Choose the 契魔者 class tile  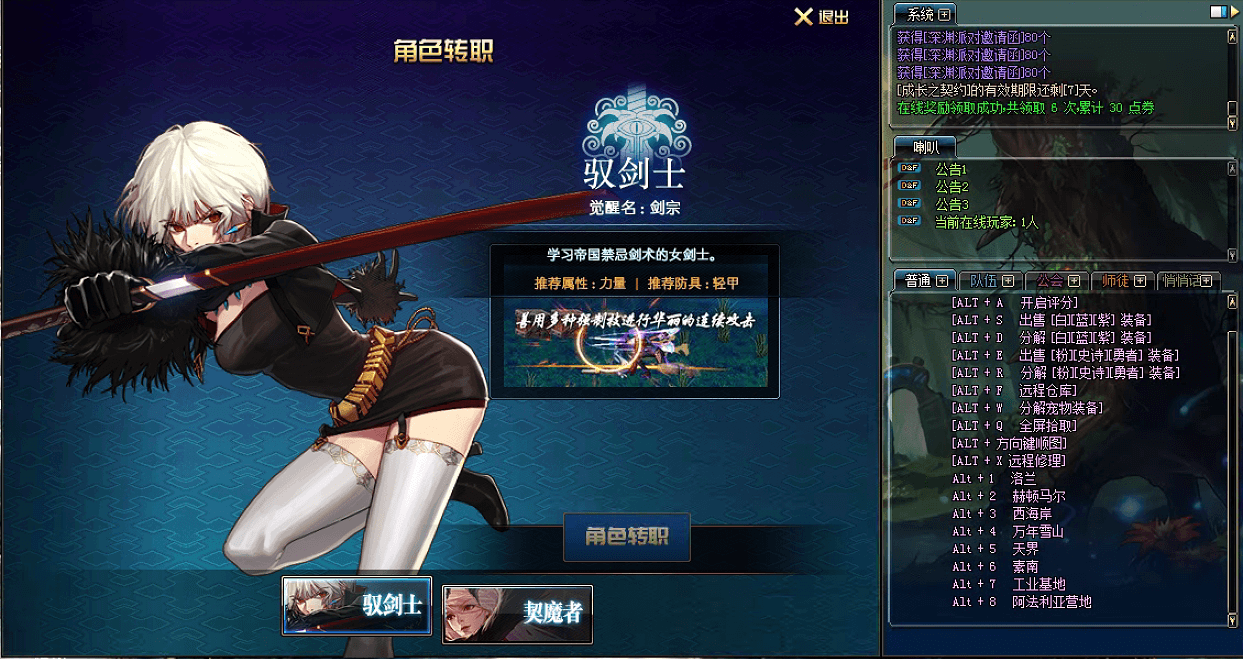click(517, 613)
